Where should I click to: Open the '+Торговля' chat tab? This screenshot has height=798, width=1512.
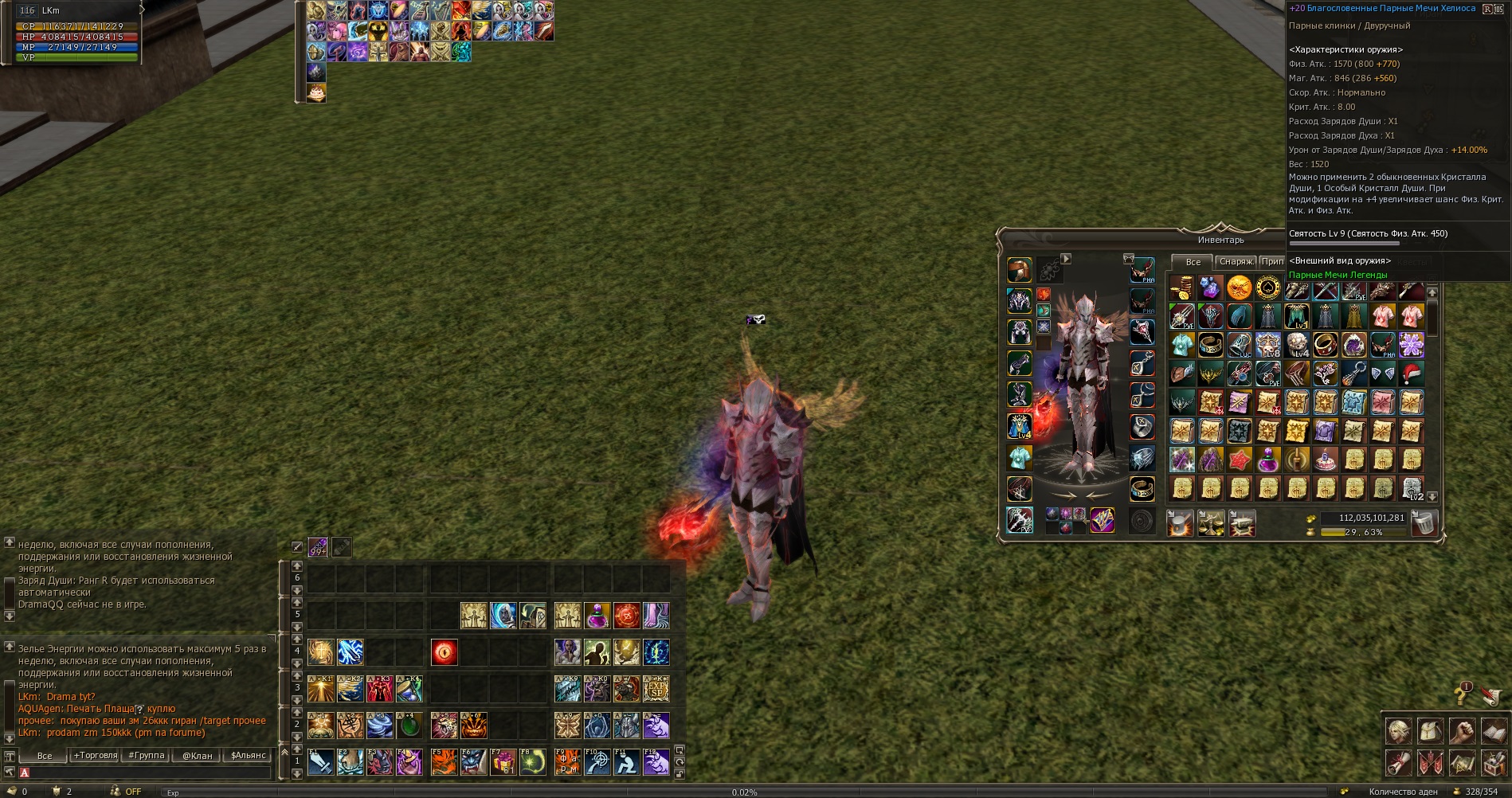[x=96, y=756]
